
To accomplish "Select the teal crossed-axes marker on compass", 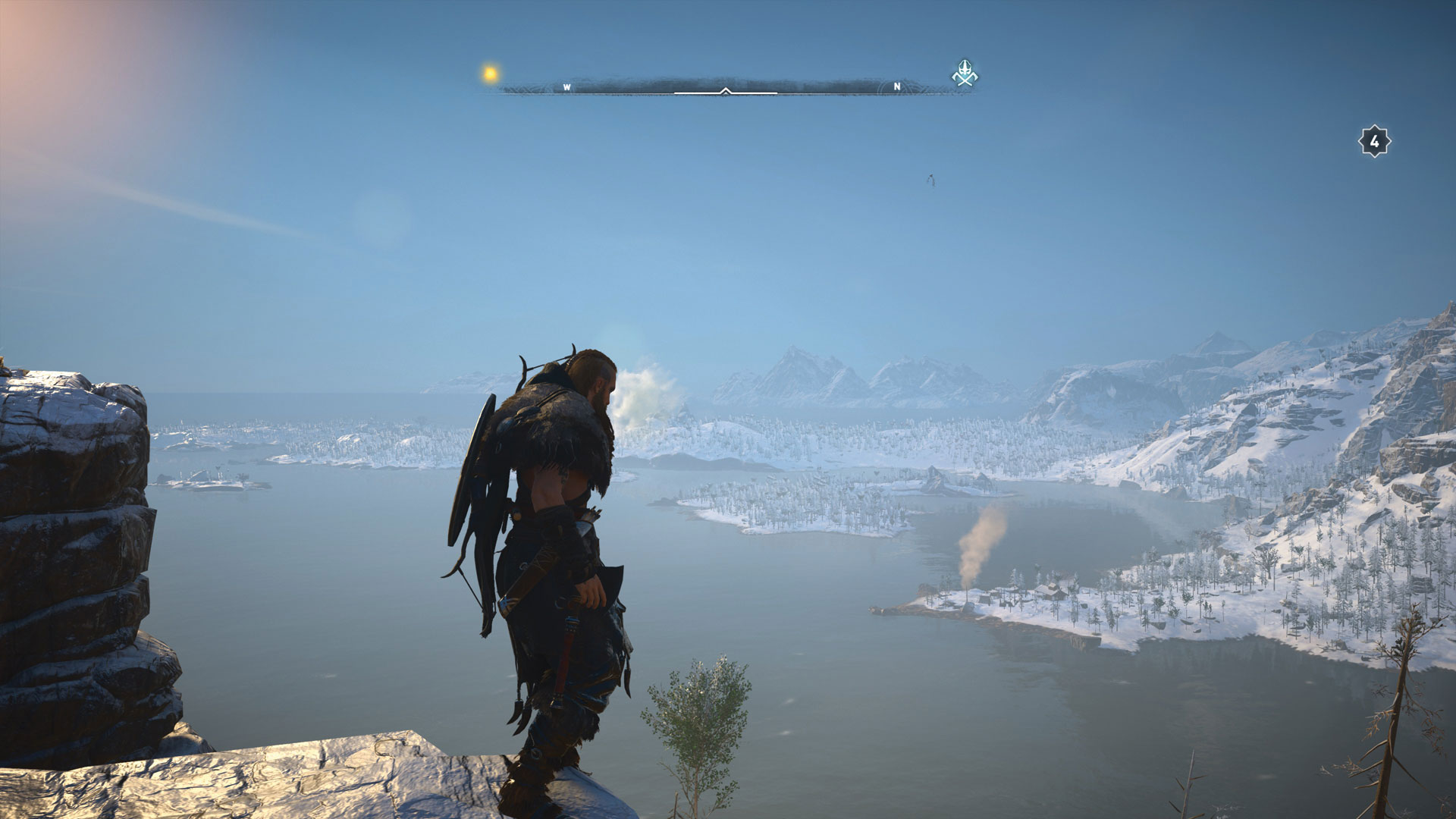I will [x=965, y=74].
